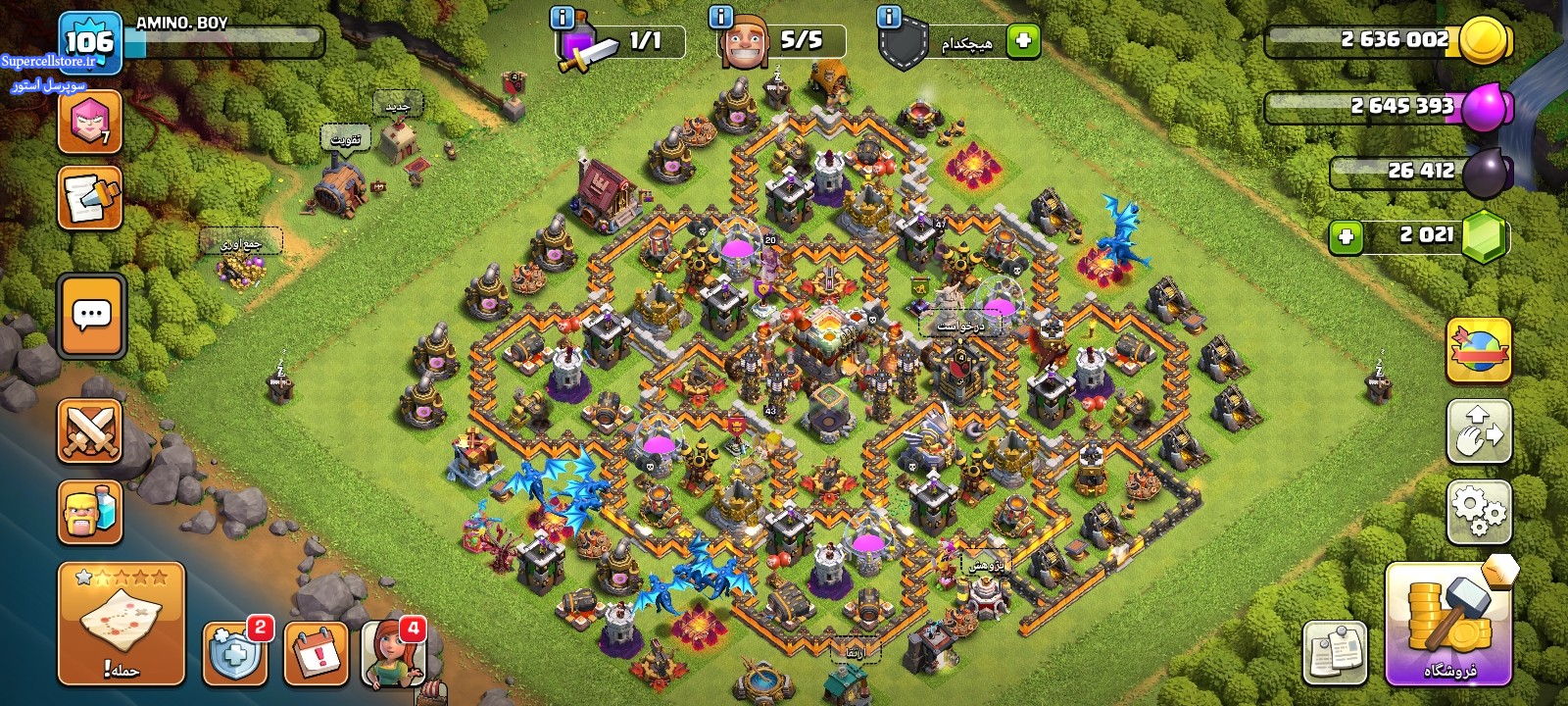Open the red-haired character button
The height and width of the screenshot is (706, 1568).
coord(394,654)
